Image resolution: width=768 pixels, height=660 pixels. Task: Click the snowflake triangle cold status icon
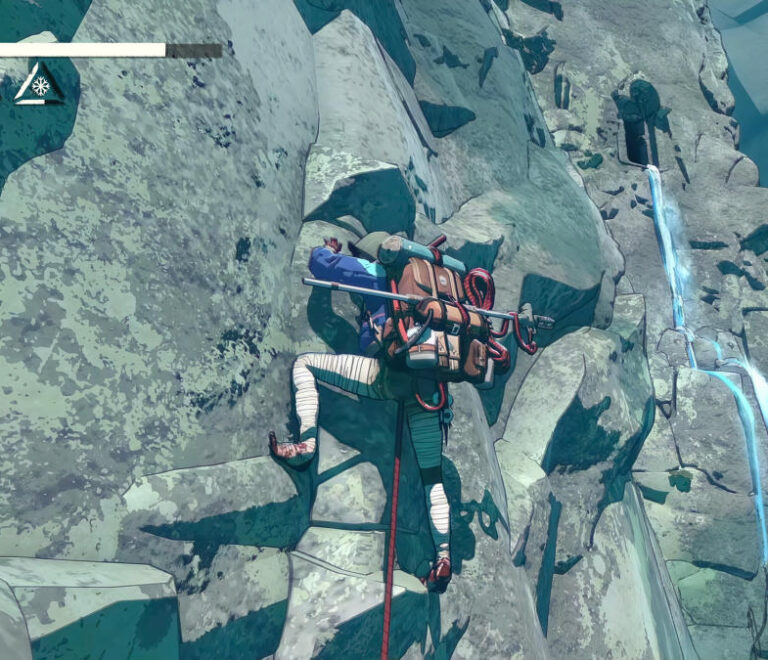pos(39,86)
